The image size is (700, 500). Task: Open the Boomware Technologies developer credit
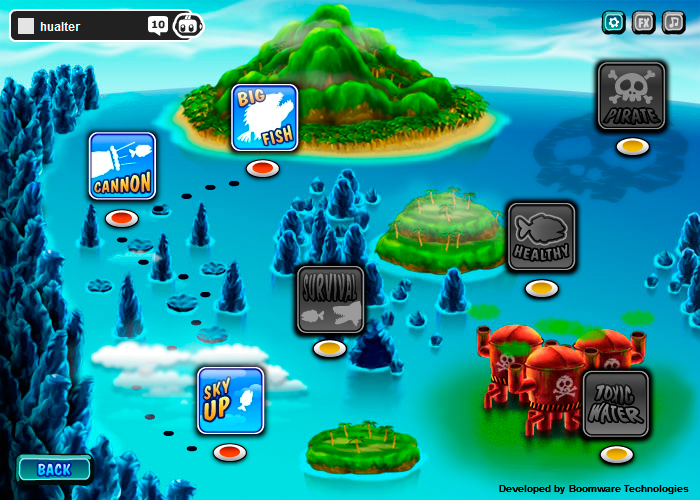coord(593,489)
